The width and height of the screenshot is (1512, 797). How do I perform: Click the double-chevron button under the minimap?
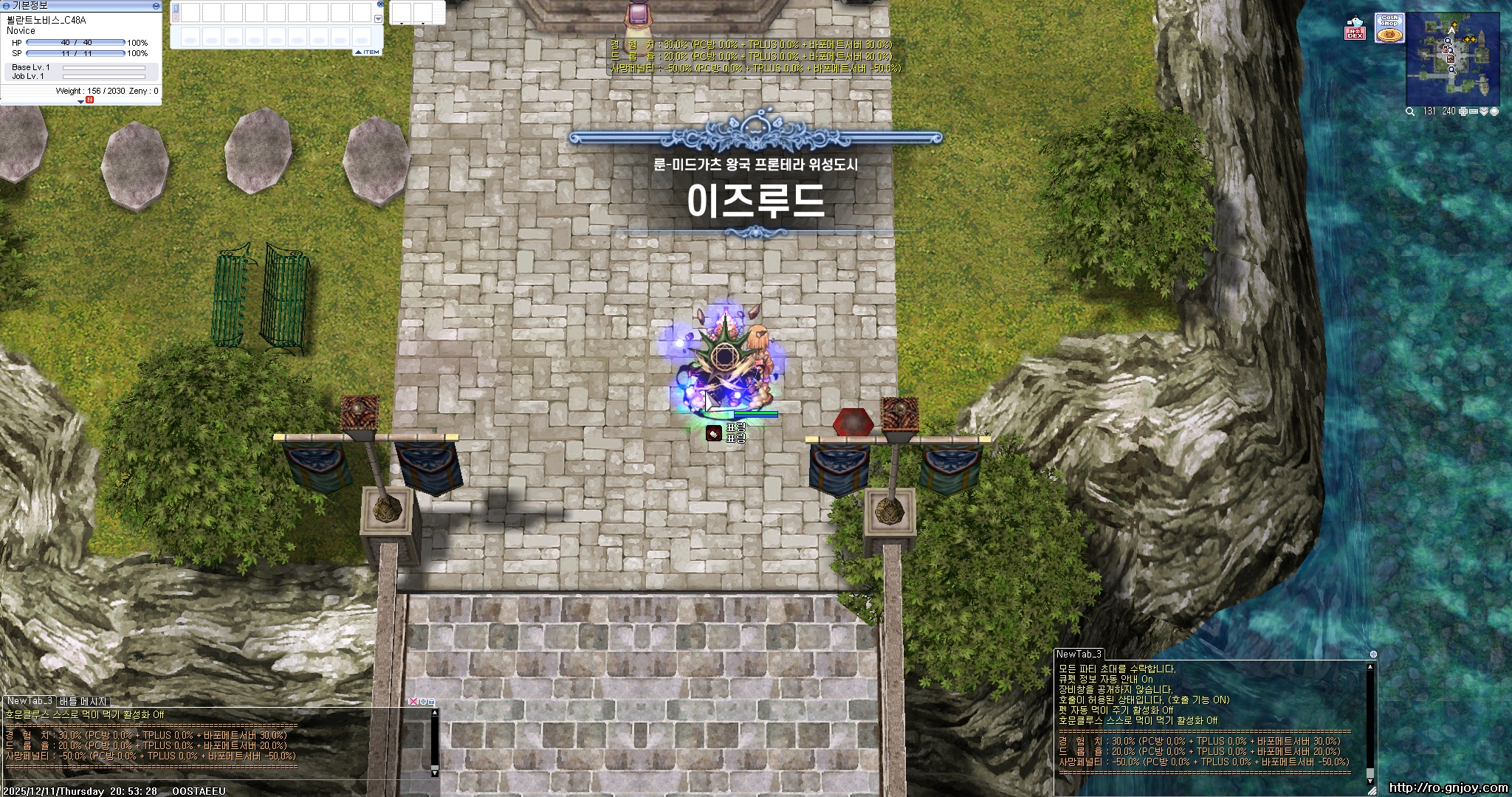1484,111
